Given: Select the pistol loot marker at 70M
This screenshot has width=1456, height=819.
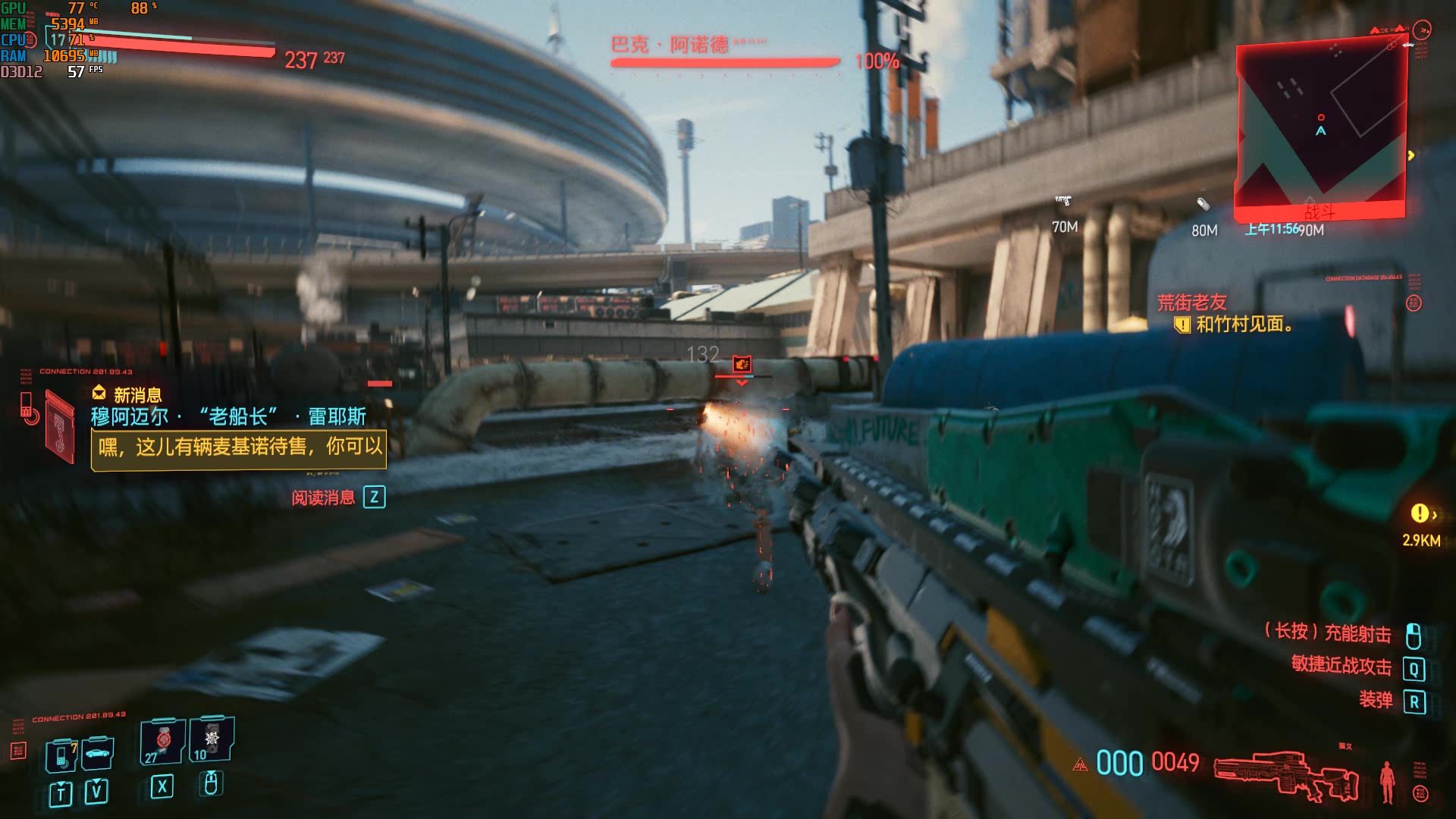Looking at the screenshot, I should 1063,201.
